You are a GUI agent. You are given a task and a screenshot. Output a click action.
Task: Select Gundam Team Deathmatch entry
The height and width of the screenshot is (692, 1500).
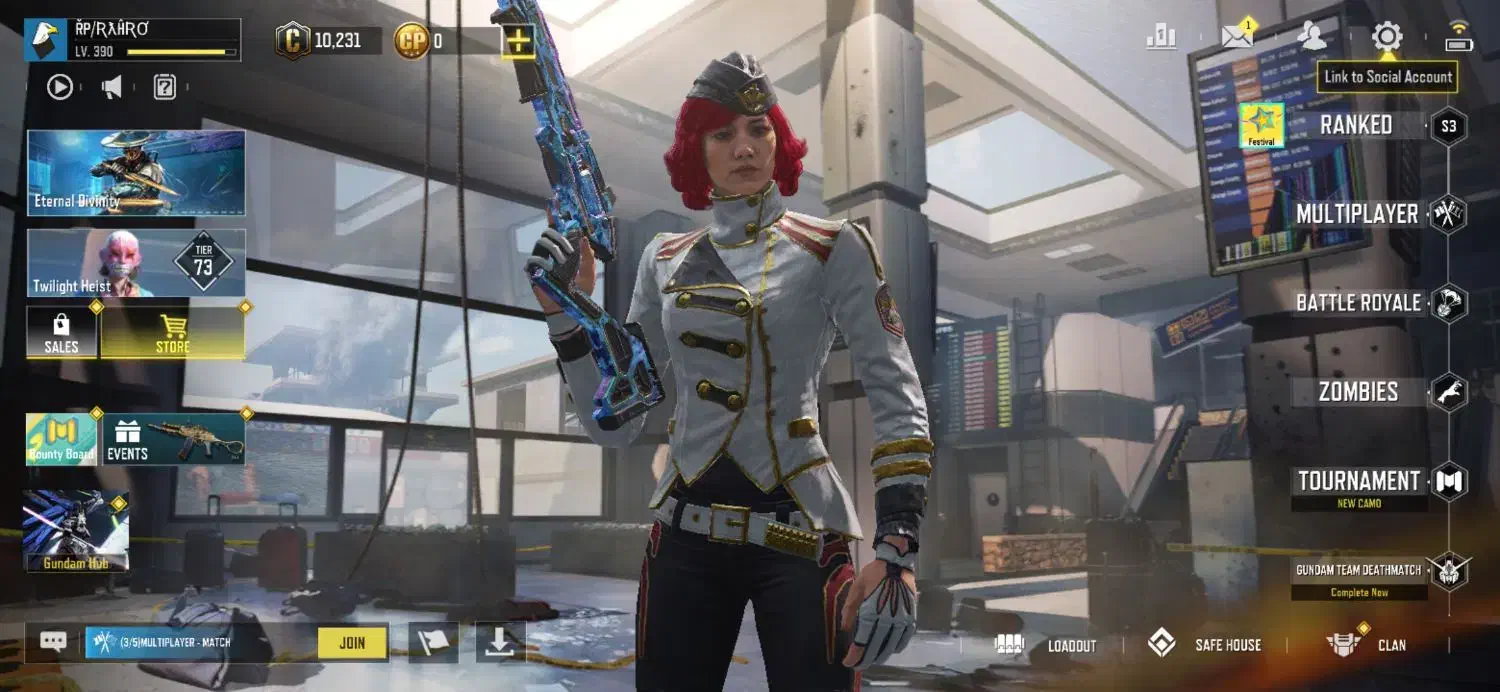point(1358,570)
